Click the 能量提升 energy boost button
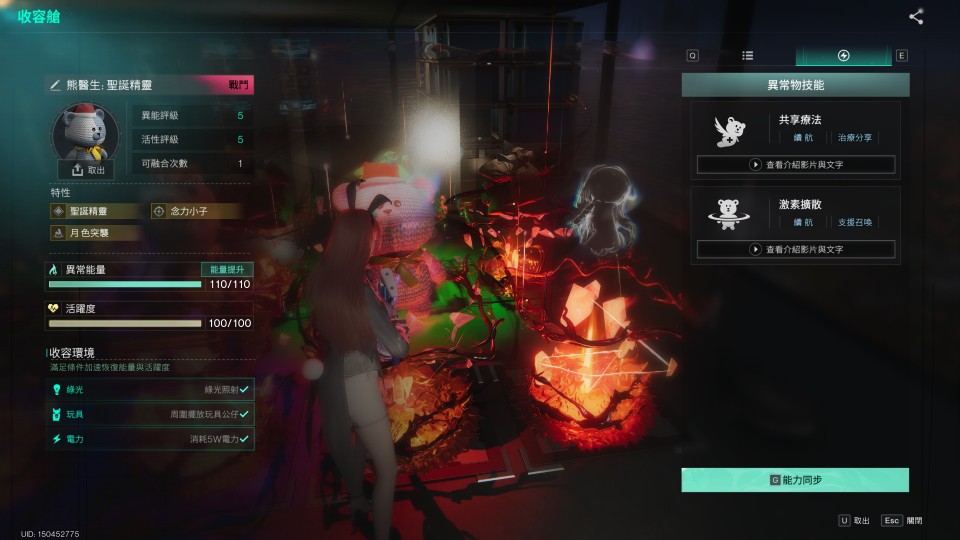 [227, 270]
